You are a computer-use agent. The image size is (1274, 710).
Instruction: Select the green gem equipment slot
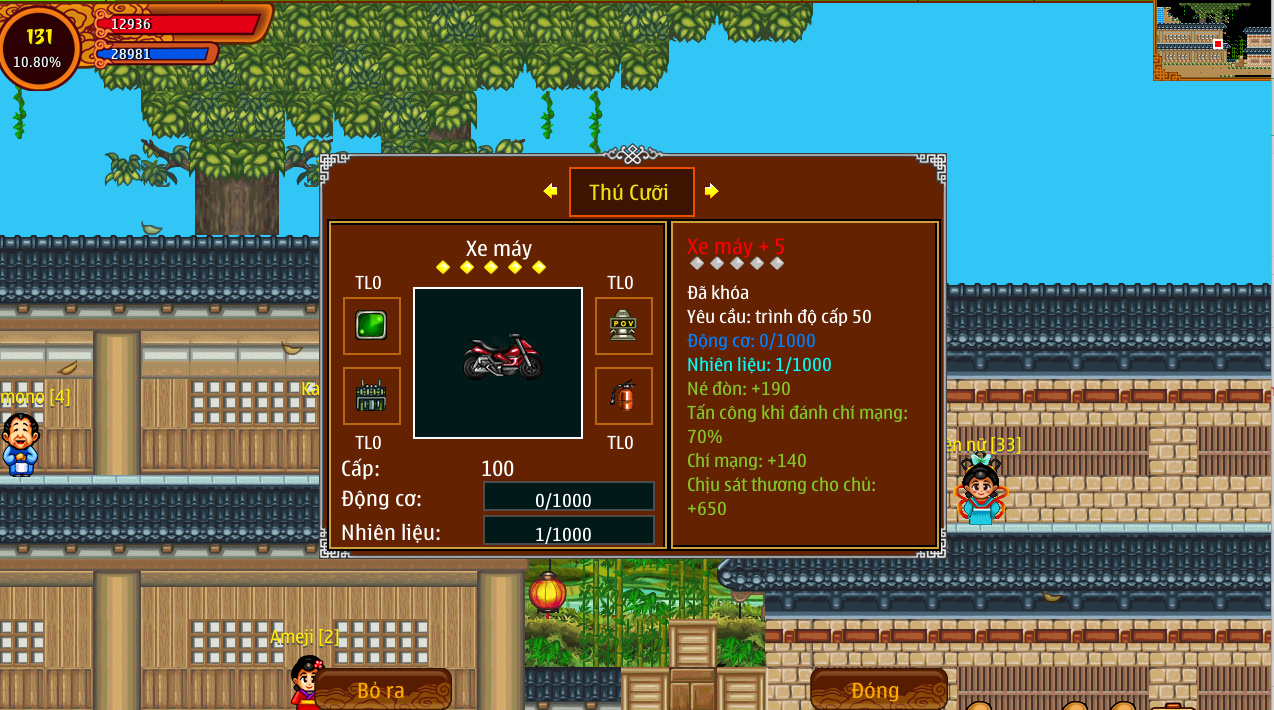(371, 325)
